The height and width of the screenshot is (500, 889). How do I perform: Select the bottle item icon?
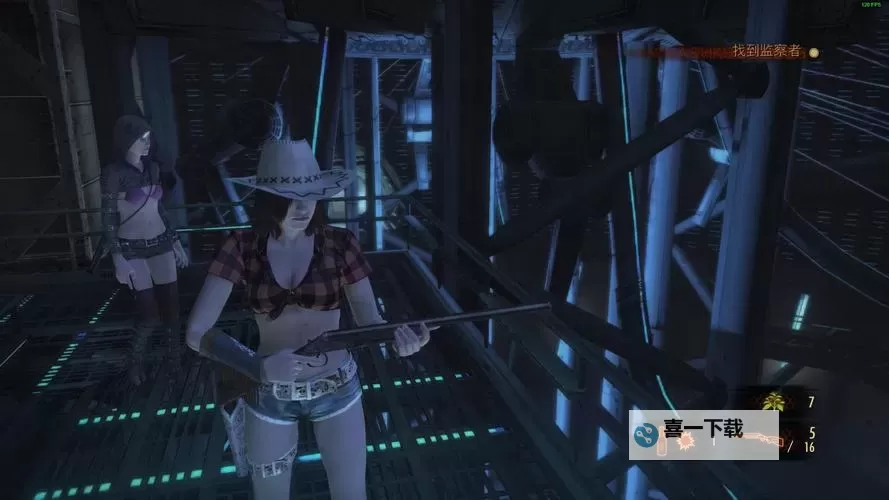pyautogui.click(x=661, y=443)
